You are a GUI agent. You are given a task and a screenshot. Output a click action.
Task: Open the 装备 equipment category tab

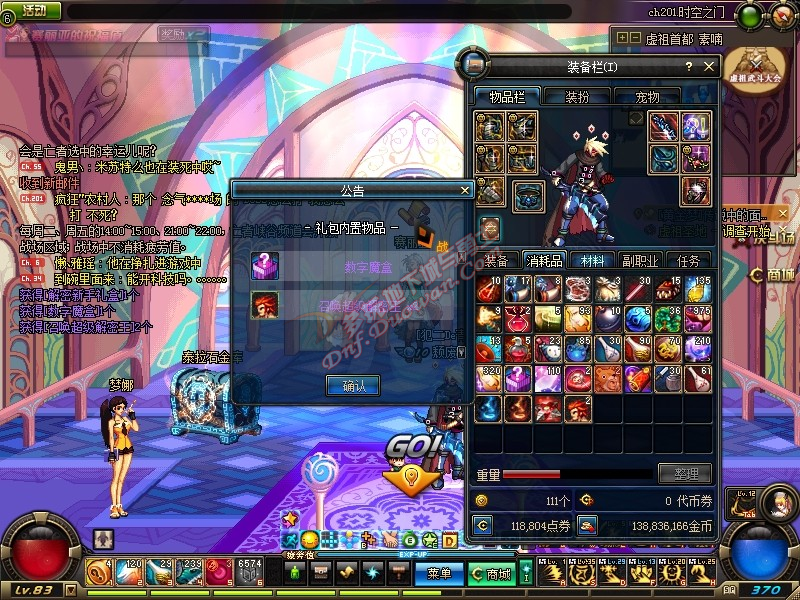(496, 260)
